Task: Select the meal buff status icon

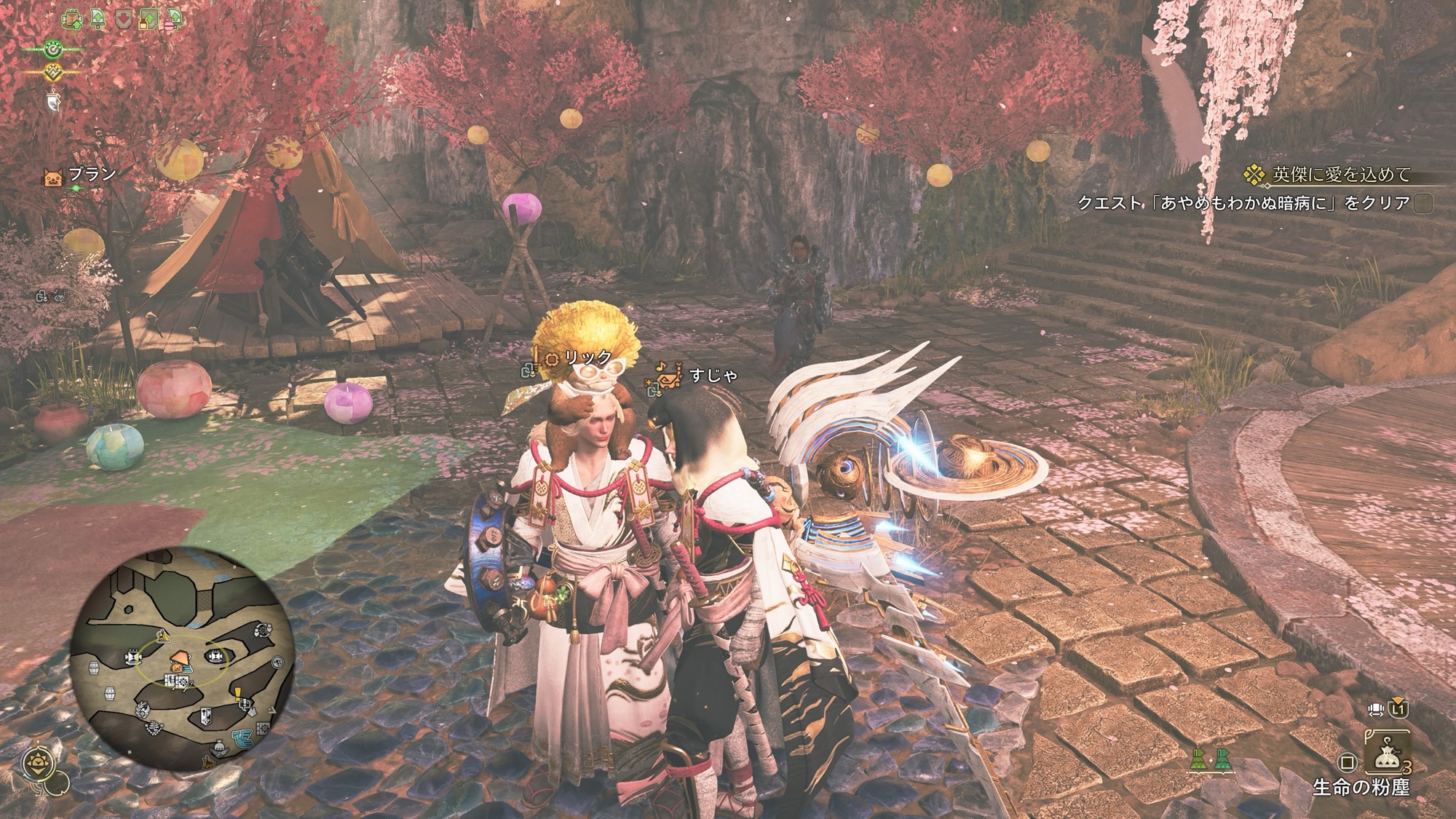Action: pos(73,19)
